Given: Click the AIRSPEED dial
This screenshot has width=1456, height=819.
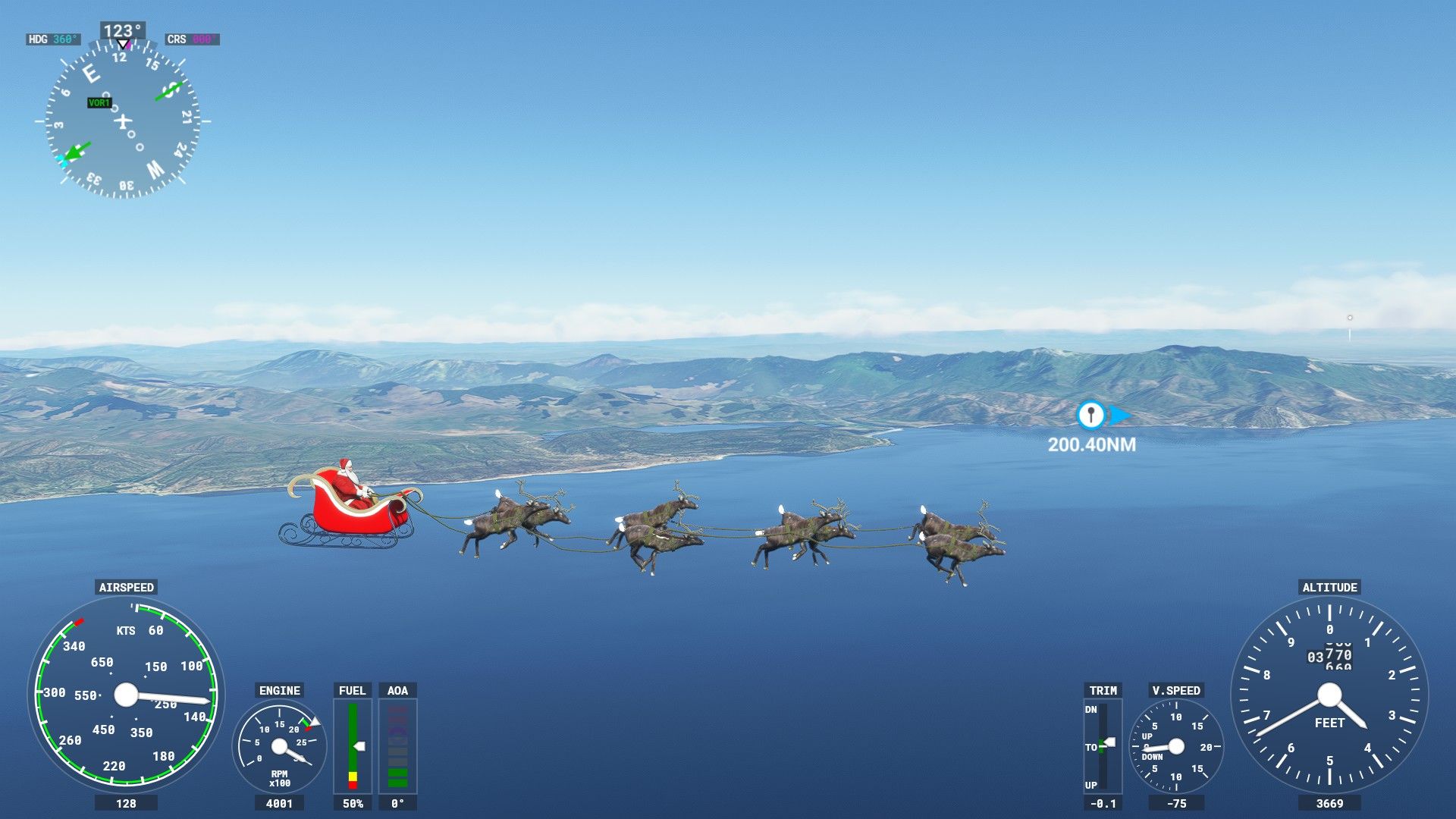Looking at the screenshot, I should [x=126, y=693].
